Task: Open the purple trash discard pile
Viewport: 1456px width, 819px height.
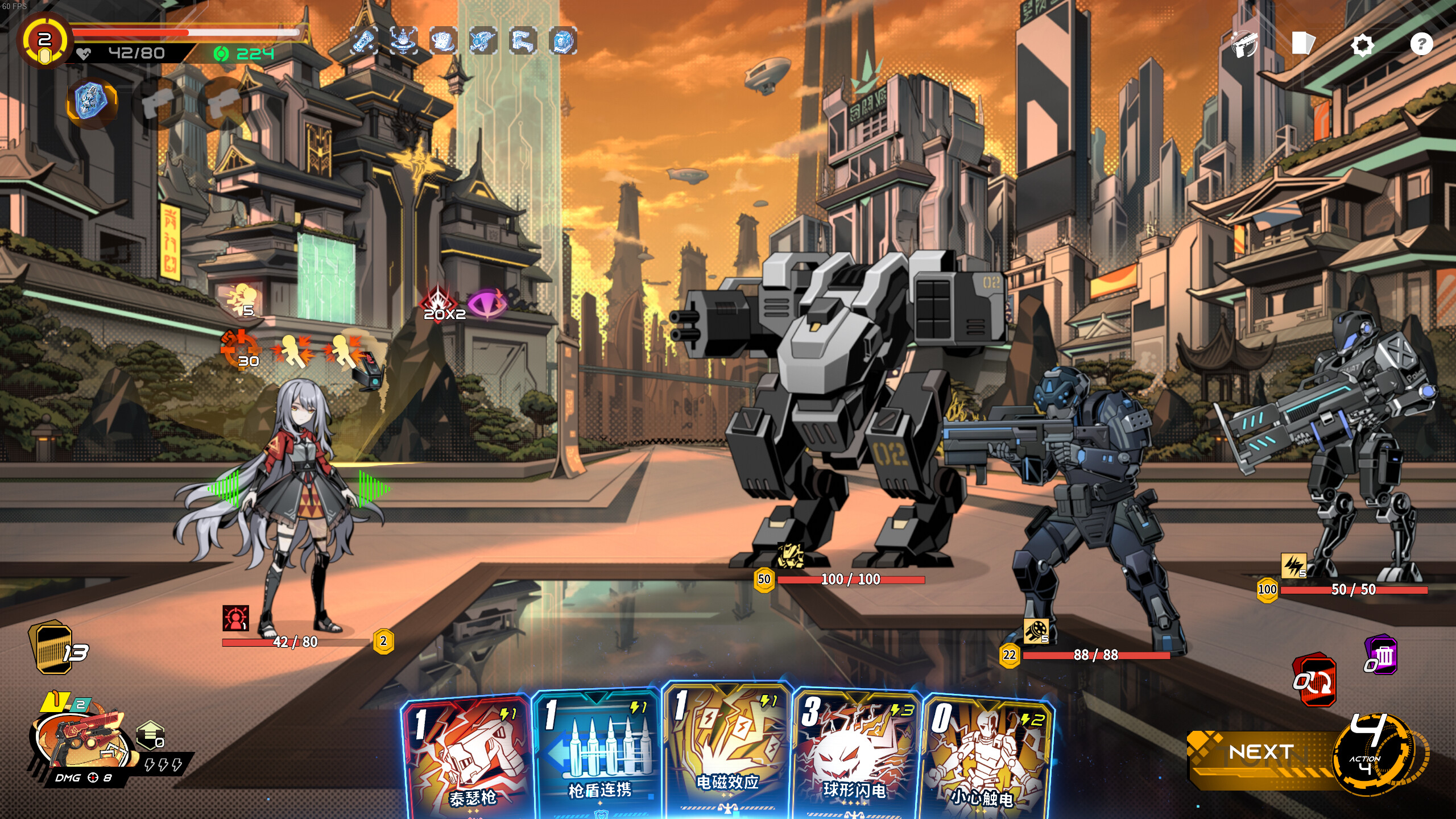Action: 1381,656
